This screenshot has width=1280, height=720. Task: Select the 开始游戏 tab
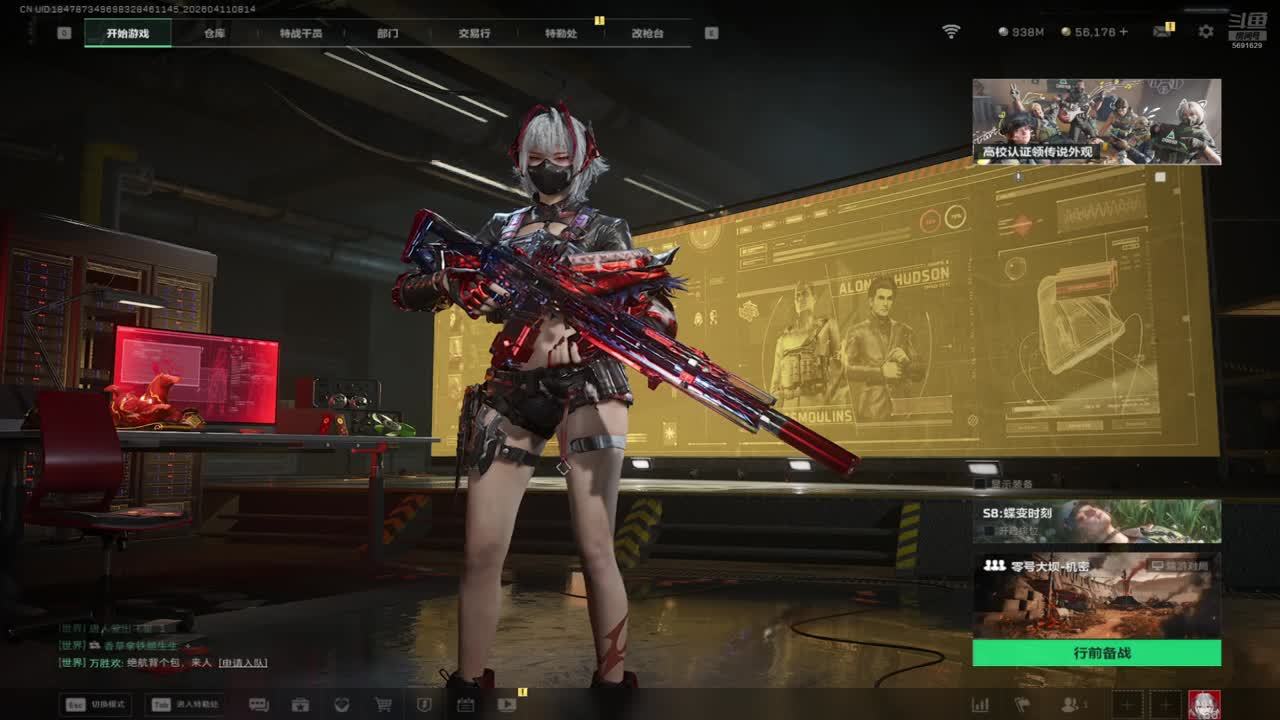click(127, 33)
